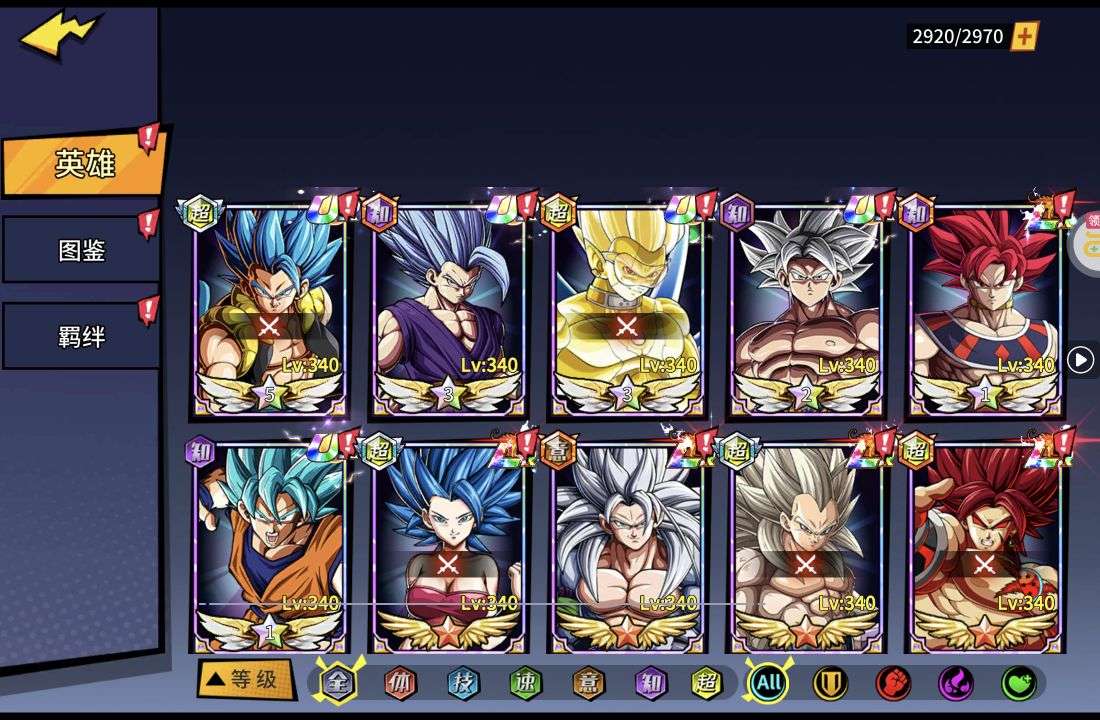Choose the purple flame role filter

pyautogui.click(x=956, y=683)
